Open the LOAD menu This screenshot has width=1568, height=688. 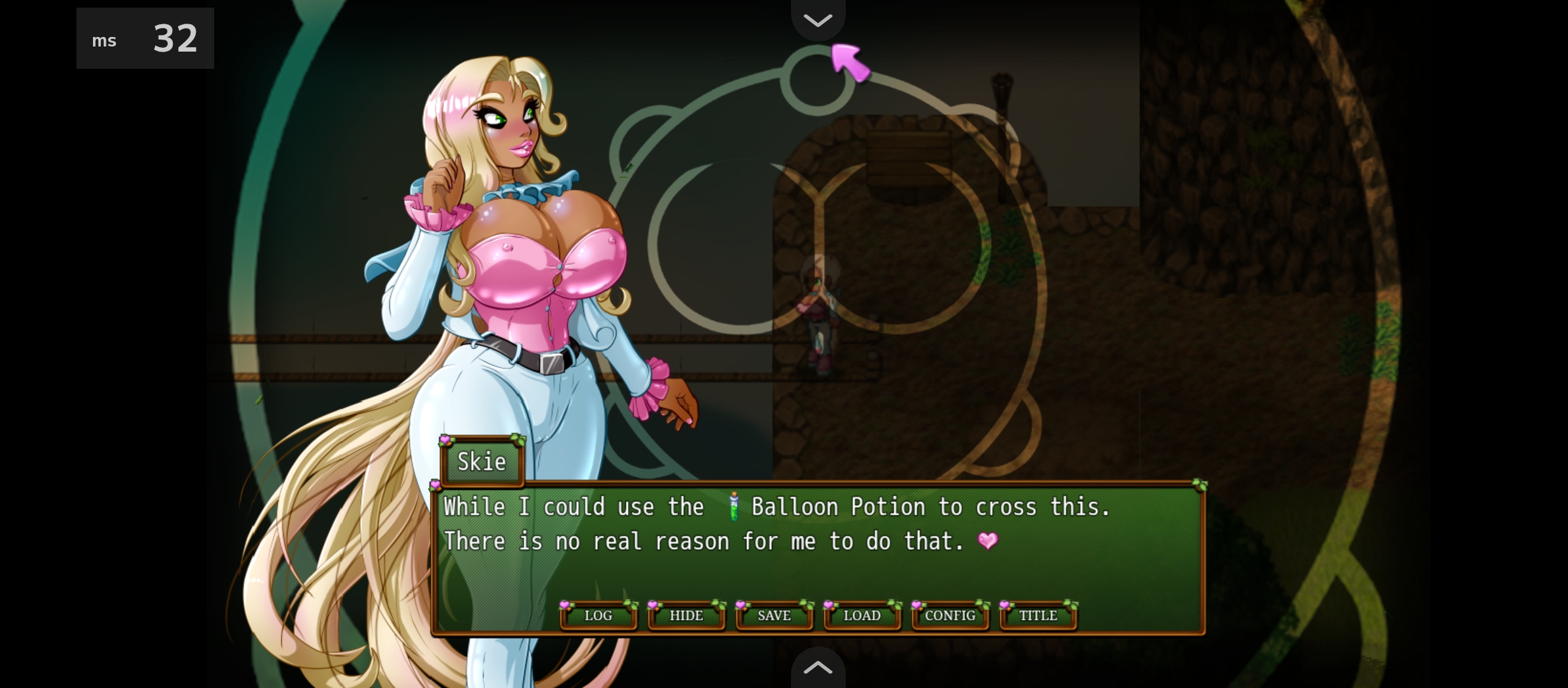click(862, 615)
